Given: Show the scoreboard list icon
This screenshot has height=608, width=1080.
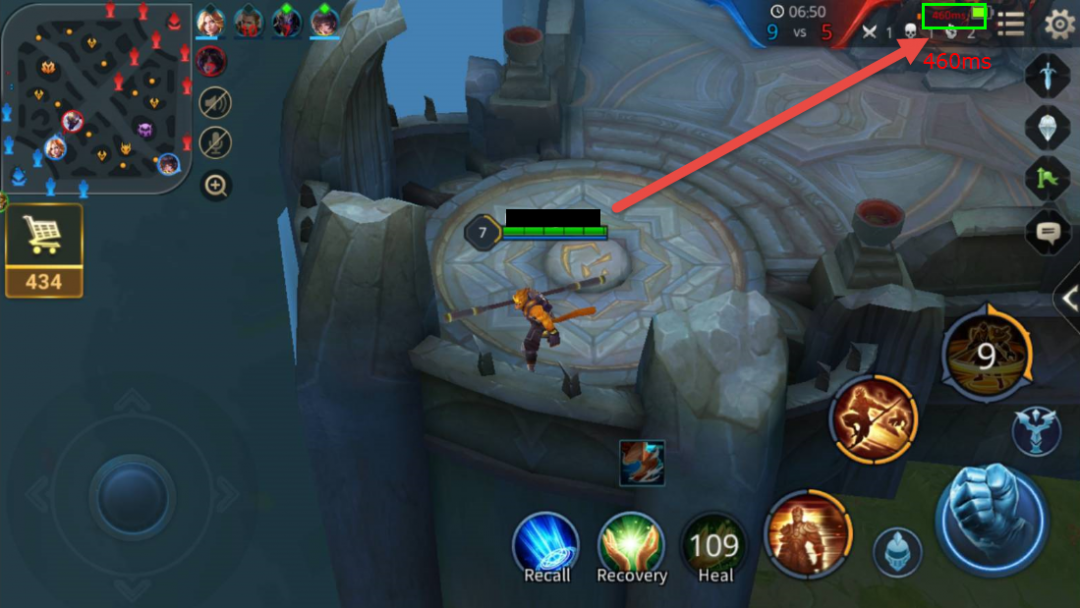Looking at the screenshot, I should (x=1011, y=24).
